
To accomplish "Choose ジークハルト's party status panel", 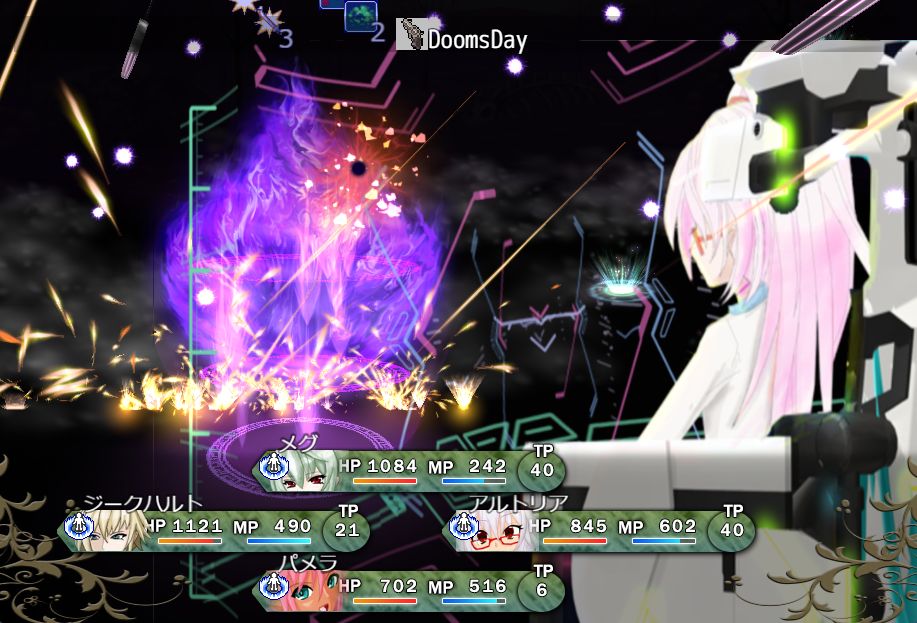I will click(215, 530).
